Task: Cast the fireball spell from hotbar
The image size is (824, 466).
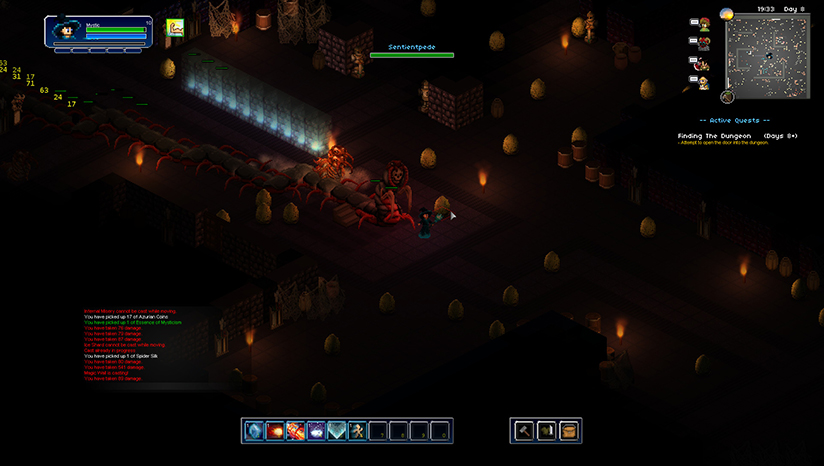Action: tap(275, 431)
